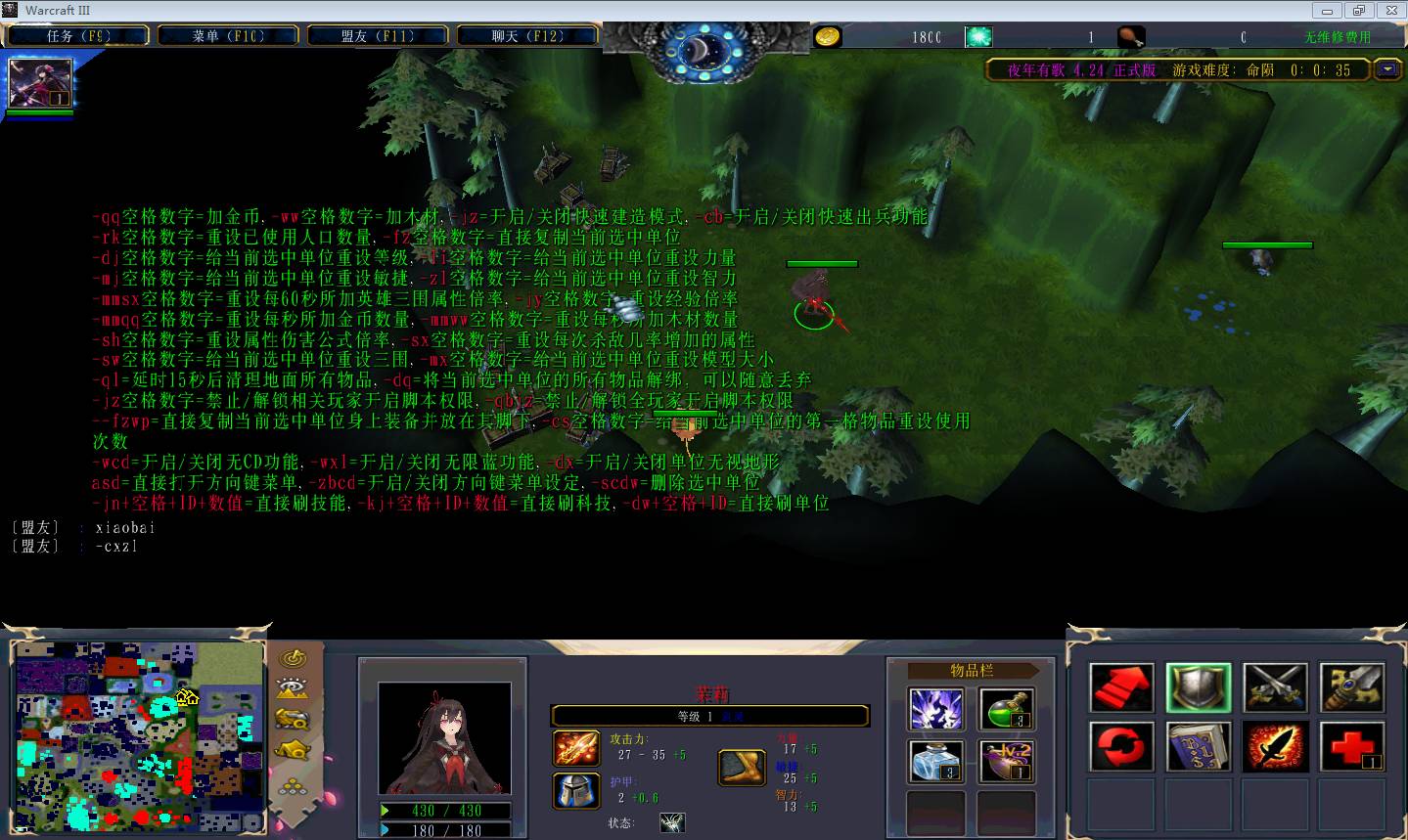Minimize the Warcraft III window

click(1327, 11)
